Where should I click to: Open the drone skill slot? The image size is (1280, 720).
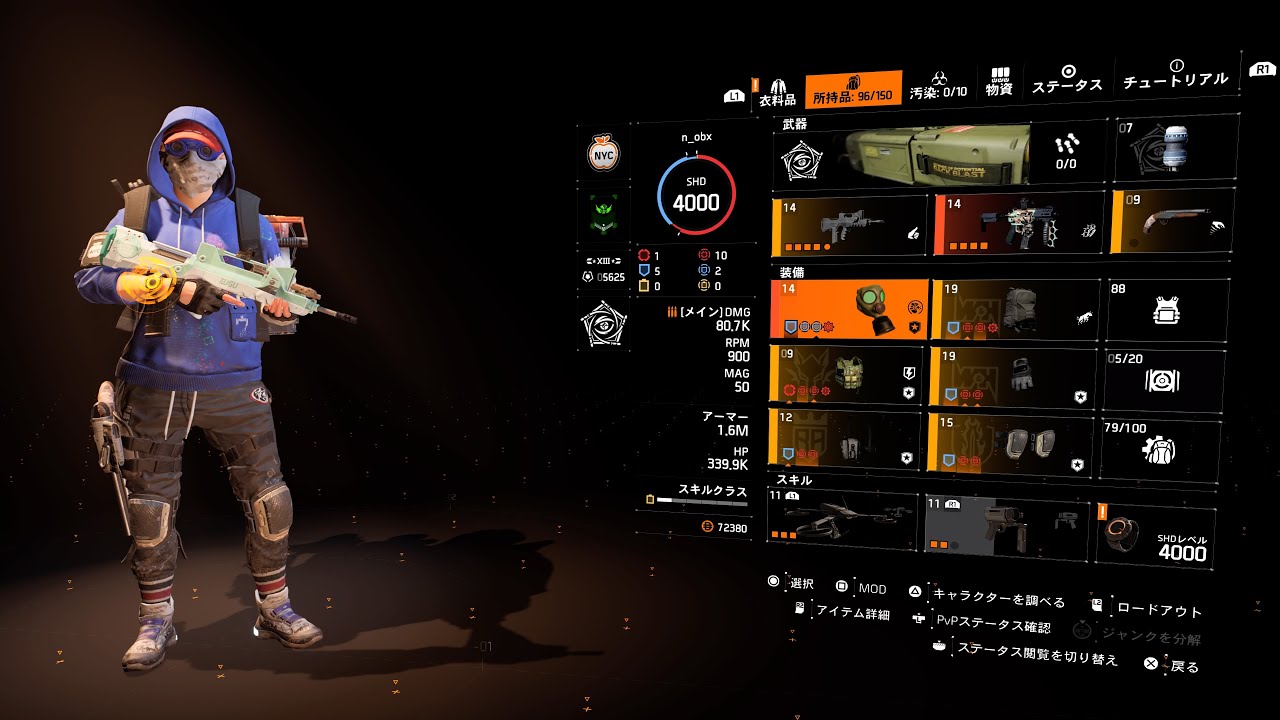[843, 520]
